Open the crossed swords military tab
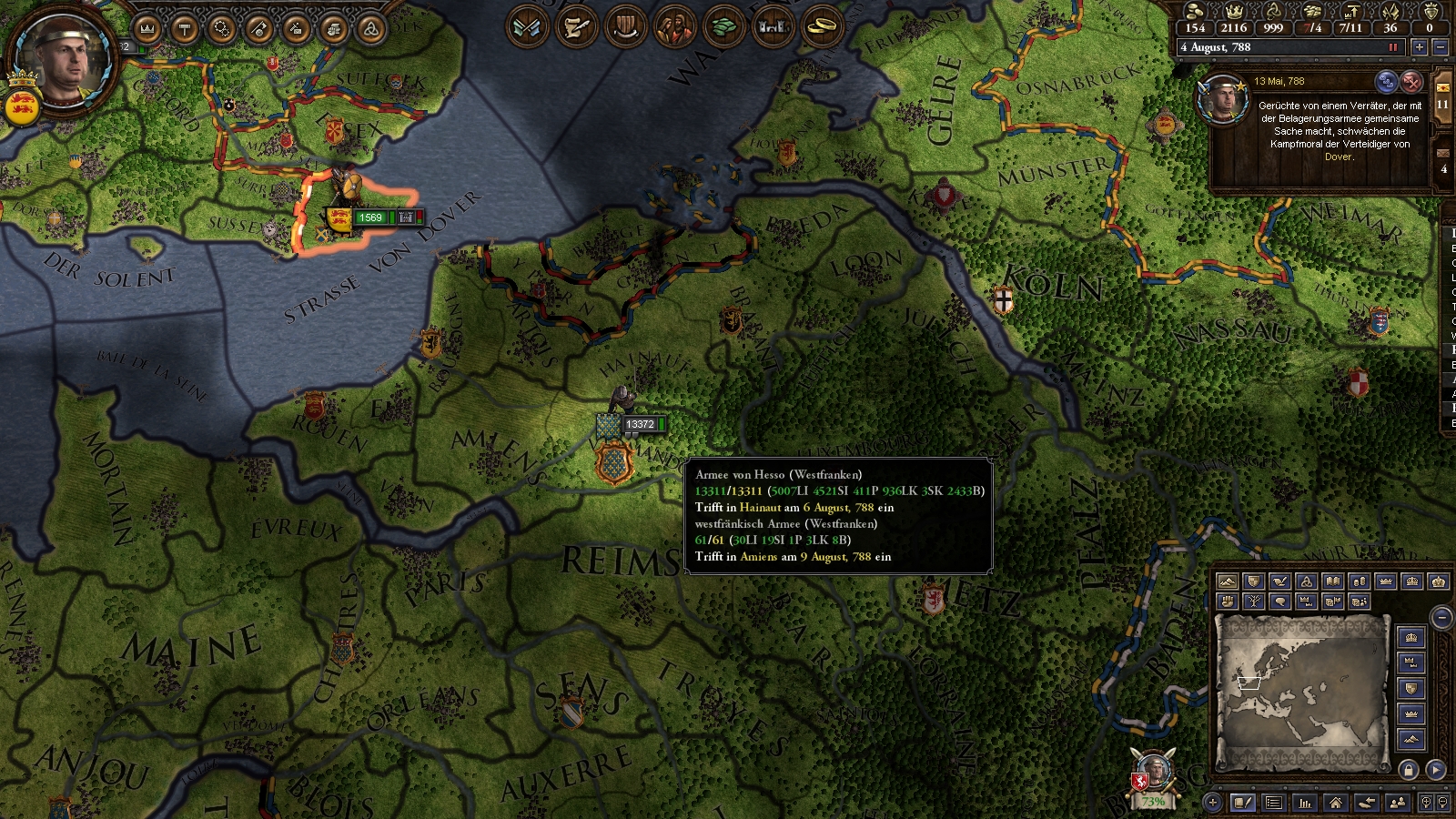The image size is (1456, 819). pos(528,26)
